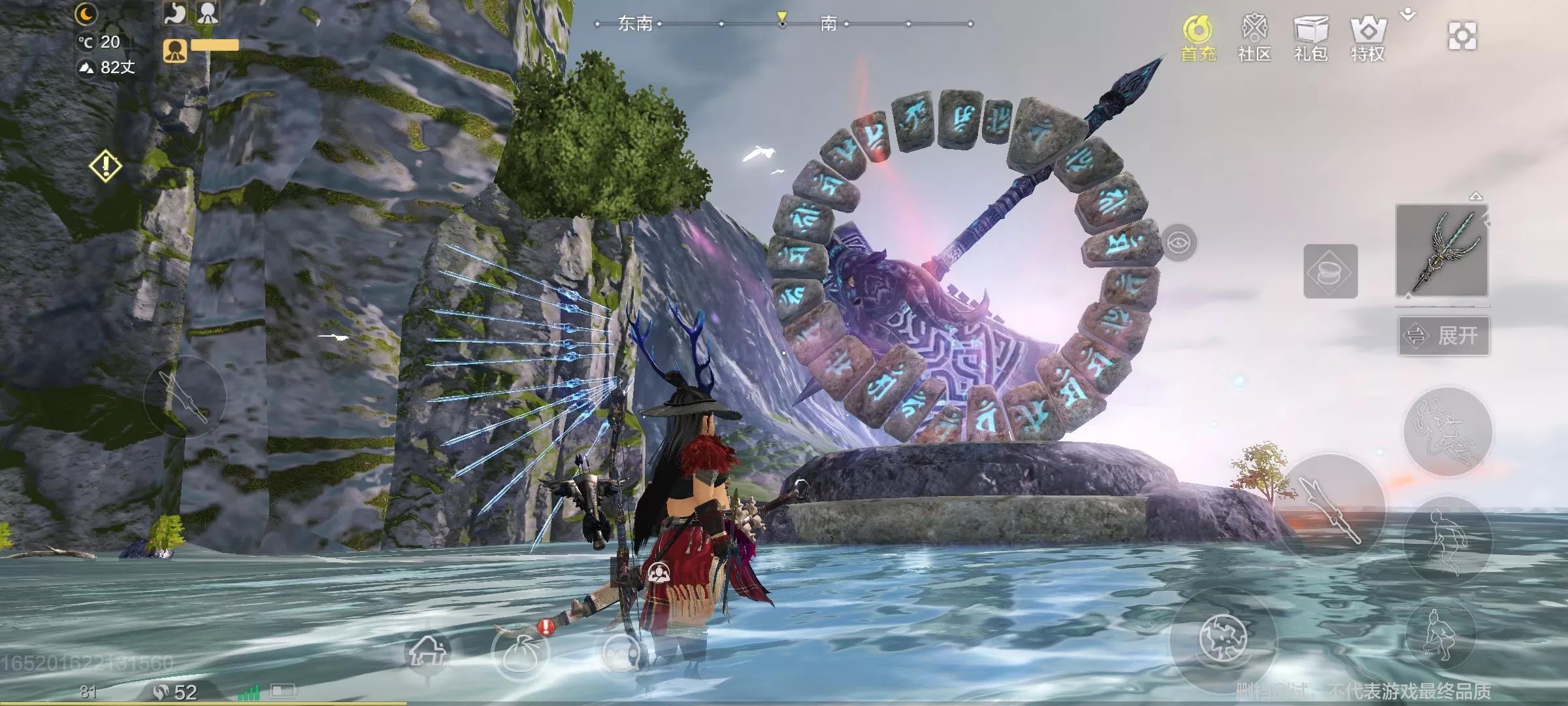Select the equipped trident weapon slot
The image size is (1568, 706).
click(x=1442, y=250)
